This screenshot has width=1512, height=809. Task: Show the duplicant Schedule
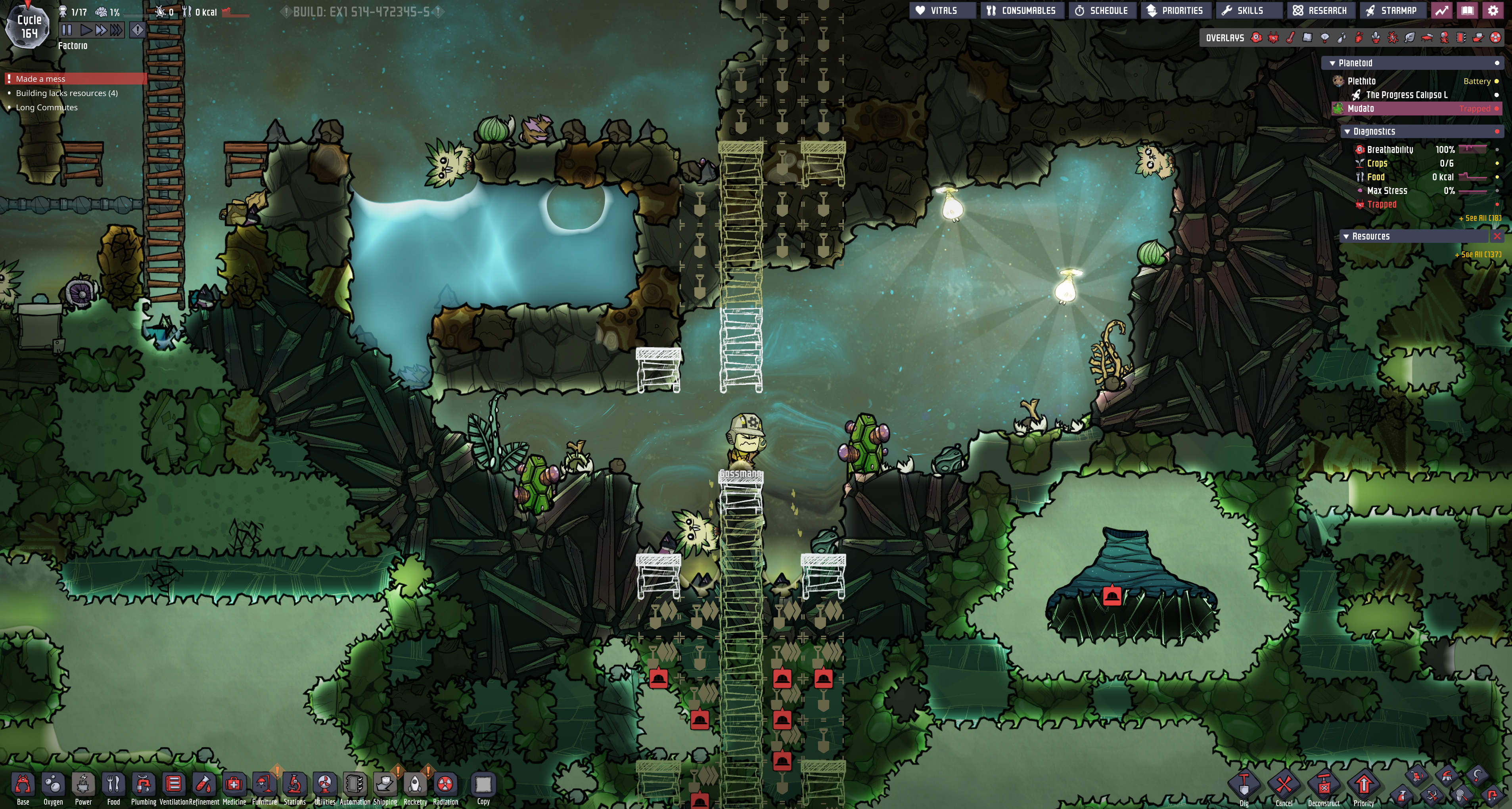1102,11
